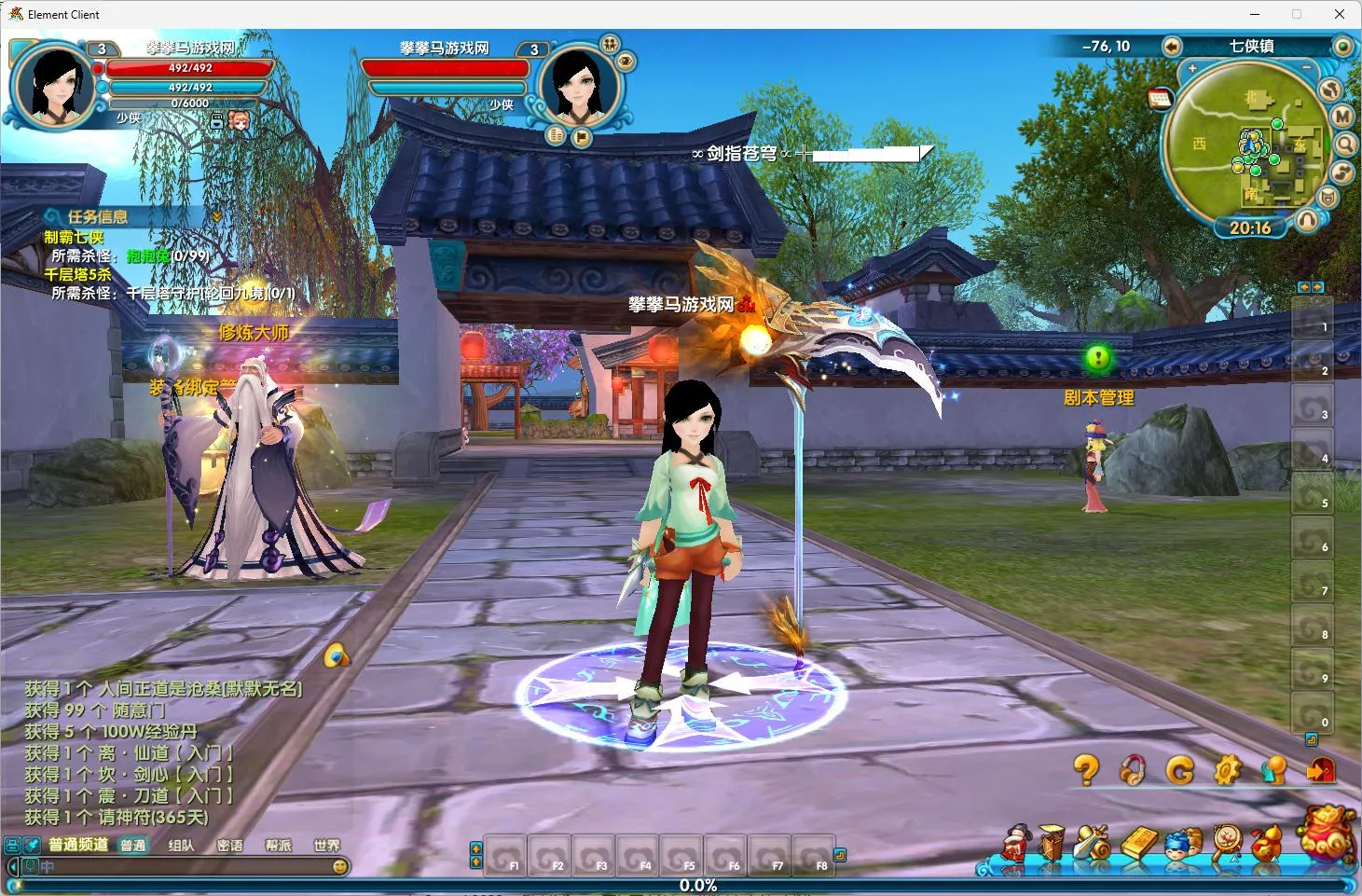Open the chat emoji smiley picker

340,866
